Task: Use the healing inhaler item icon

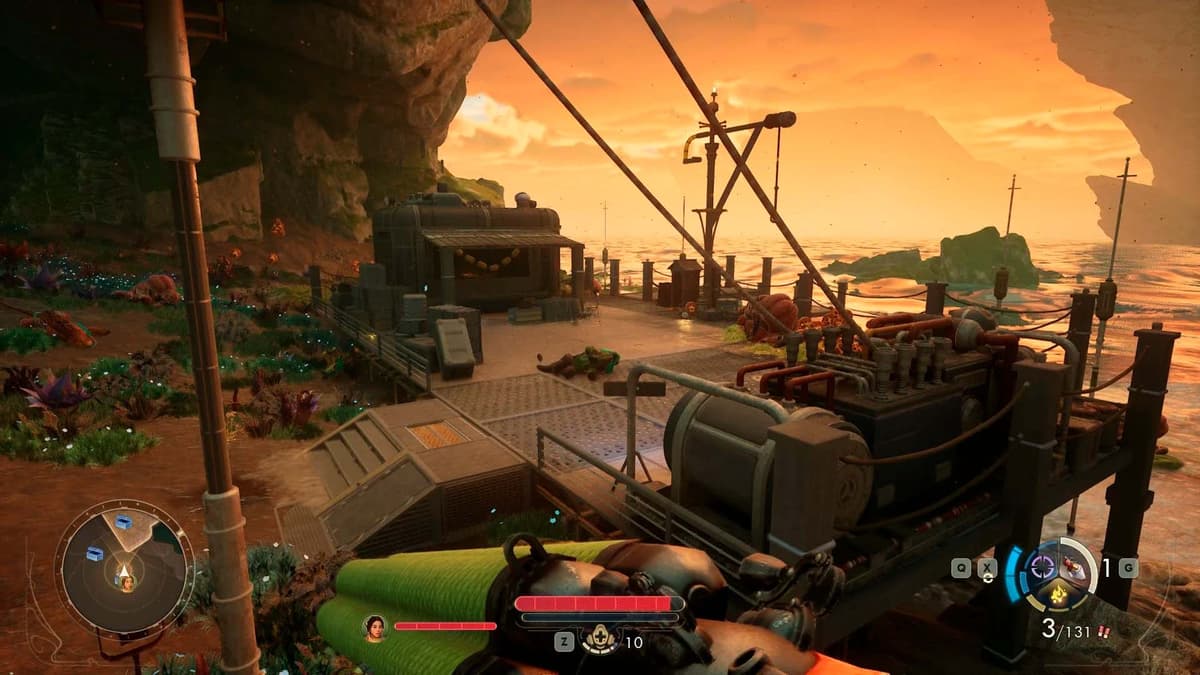Action: pyautogui.click(x=601, y=640)
